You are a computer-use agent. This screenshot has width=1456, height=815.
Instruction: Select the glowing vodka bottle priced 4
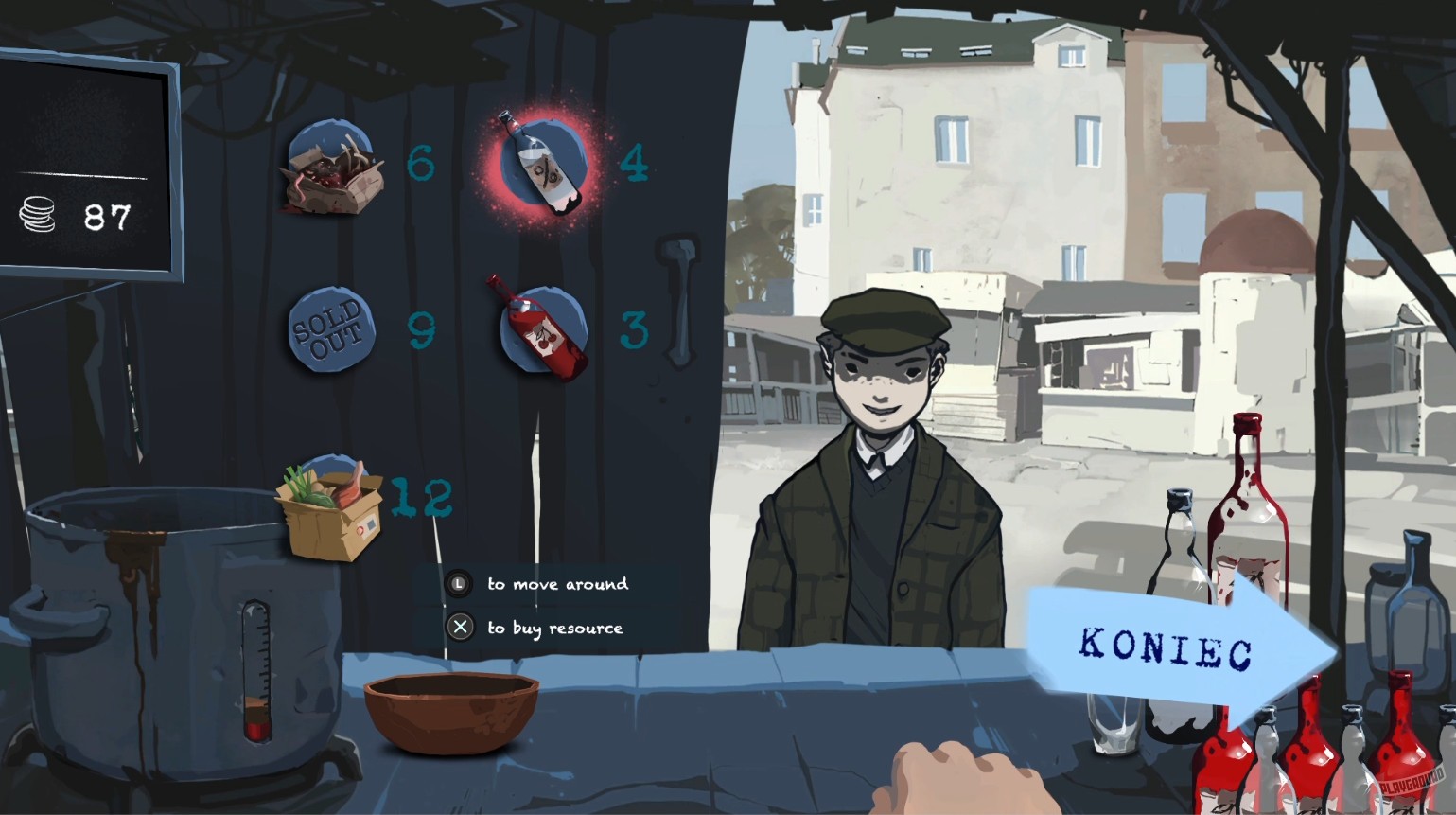click(x=537, y=163)
